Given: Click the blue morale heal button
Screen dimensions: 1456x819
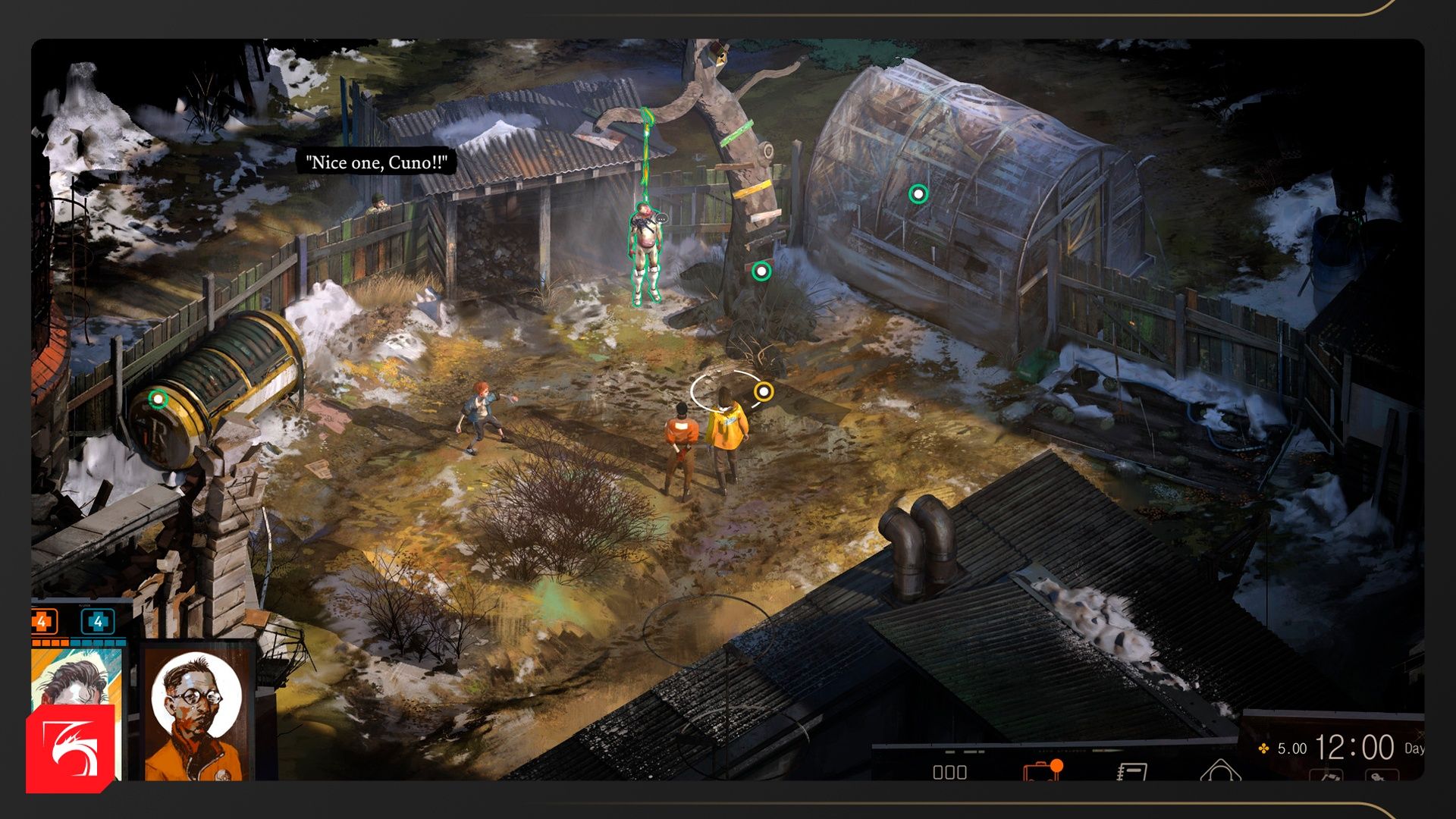Looking at the screenshot, I should (x=98, y=623).
